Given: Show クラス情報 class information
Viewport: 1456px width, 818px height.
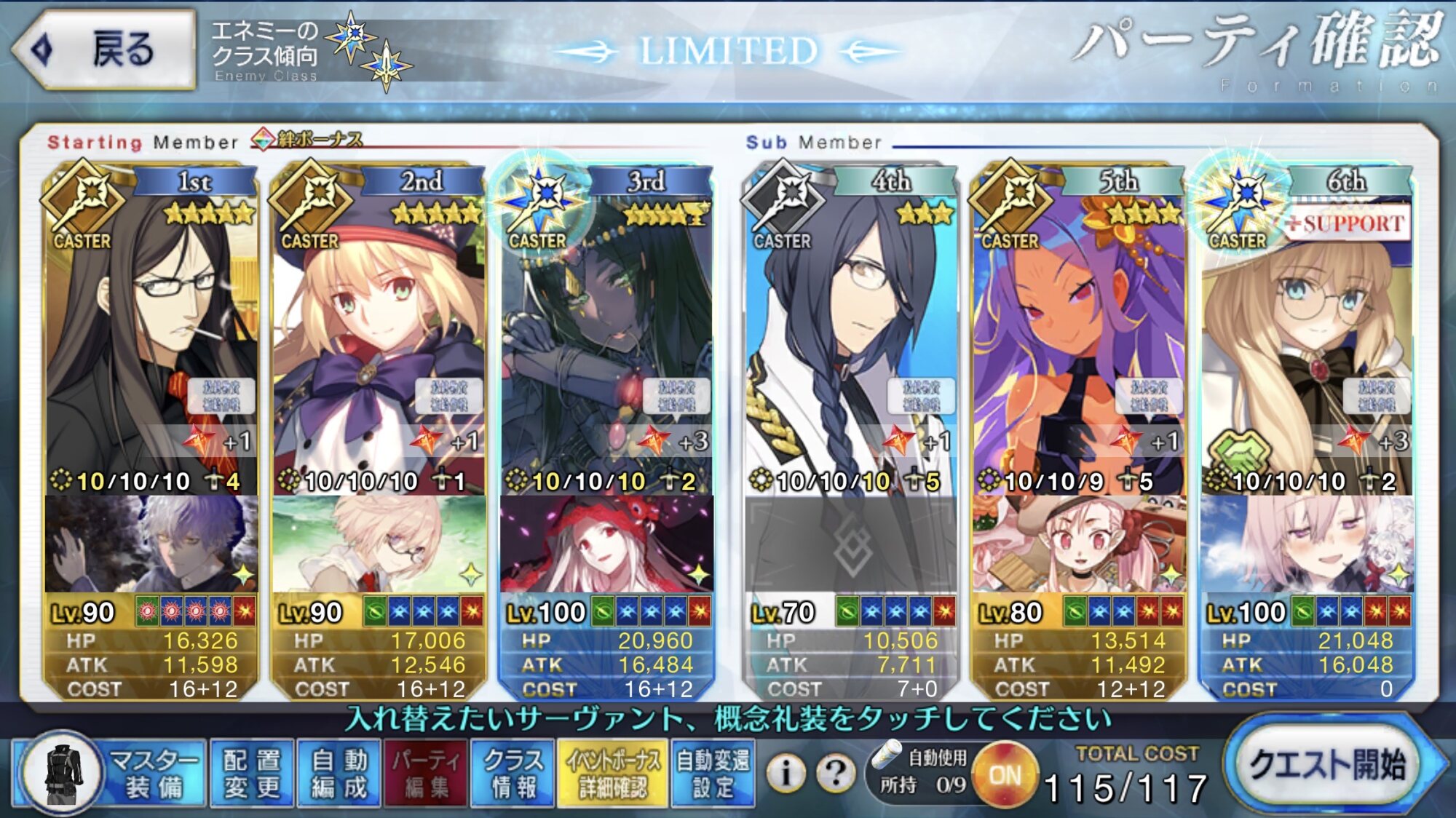Looking at the screenshot, I should point(513,773).
